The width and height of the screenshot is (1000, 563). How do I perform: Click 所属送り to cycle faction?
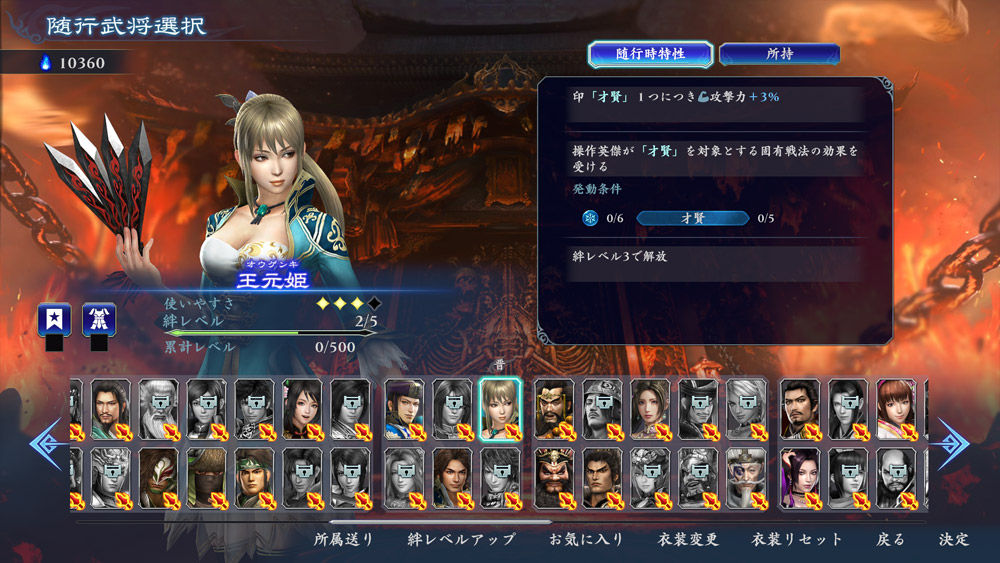click(x=344, y=539)
